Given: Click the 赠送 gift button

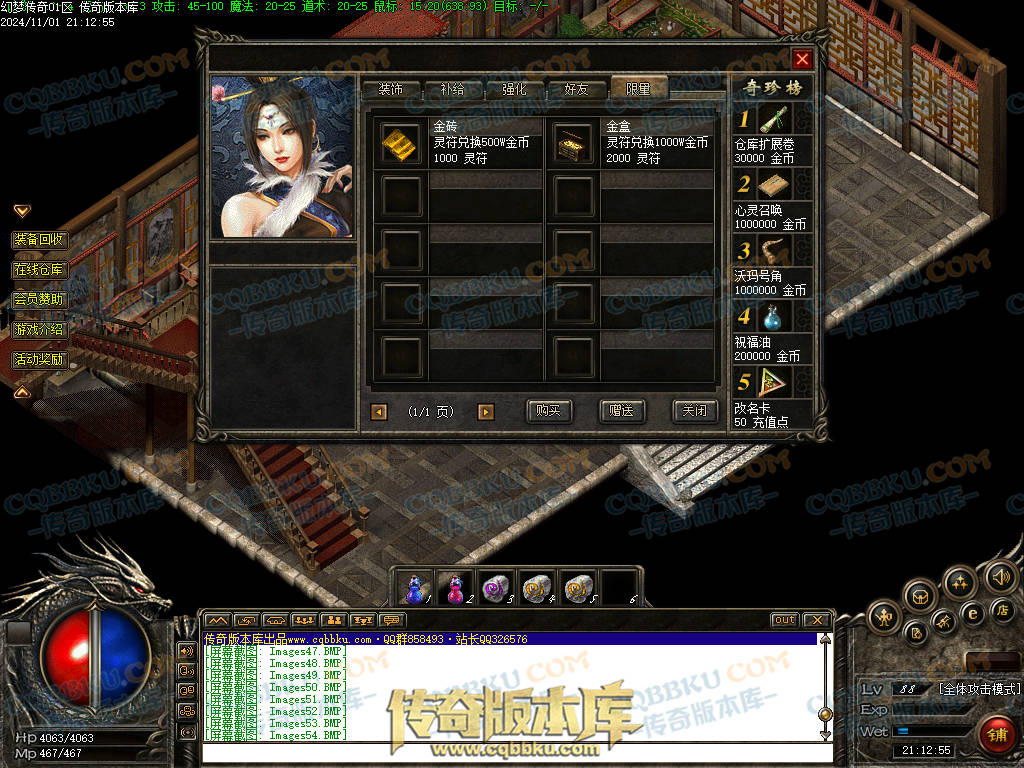Looking at the screenshot, I should pyautogui.click(x=622, y=411).
